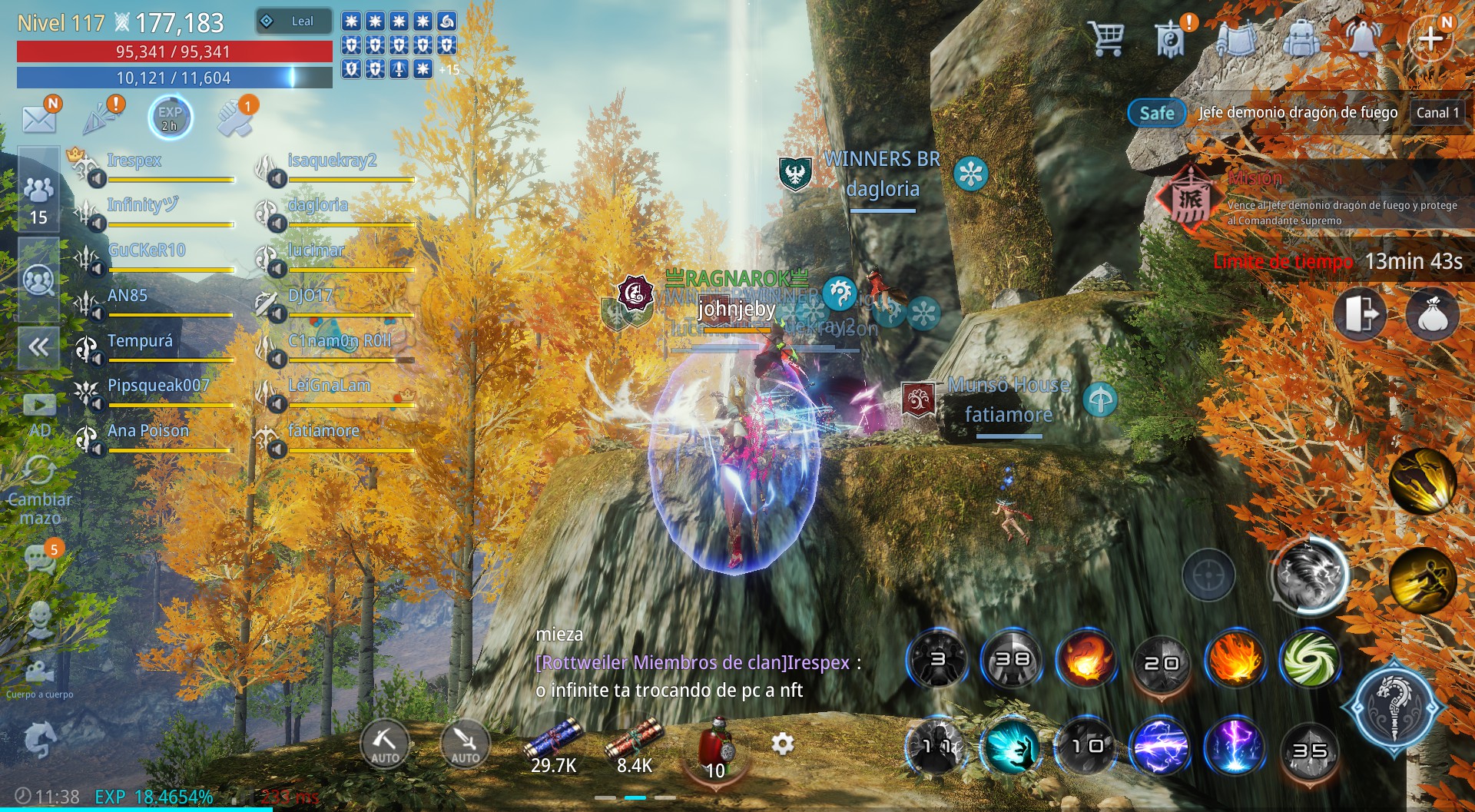Screen dimensions: 1475x812
Task: Open the shopping cart store
Action: click(1106, 37)
